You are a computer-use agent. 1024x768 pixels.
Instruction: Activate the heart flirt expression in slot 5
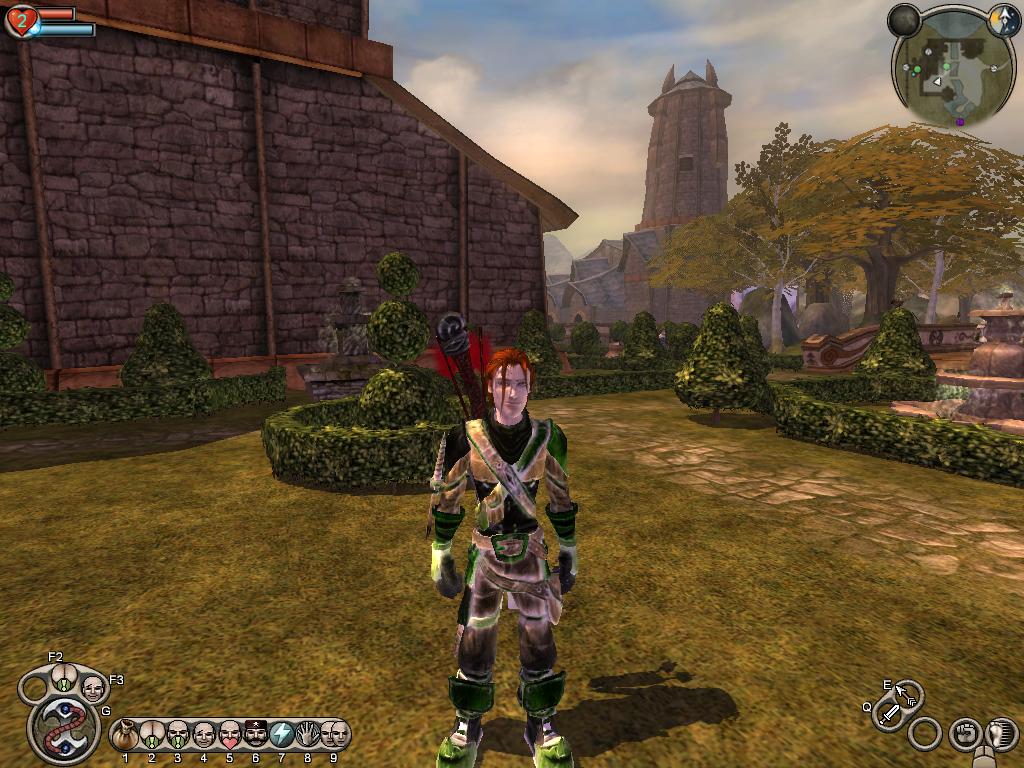230,736
